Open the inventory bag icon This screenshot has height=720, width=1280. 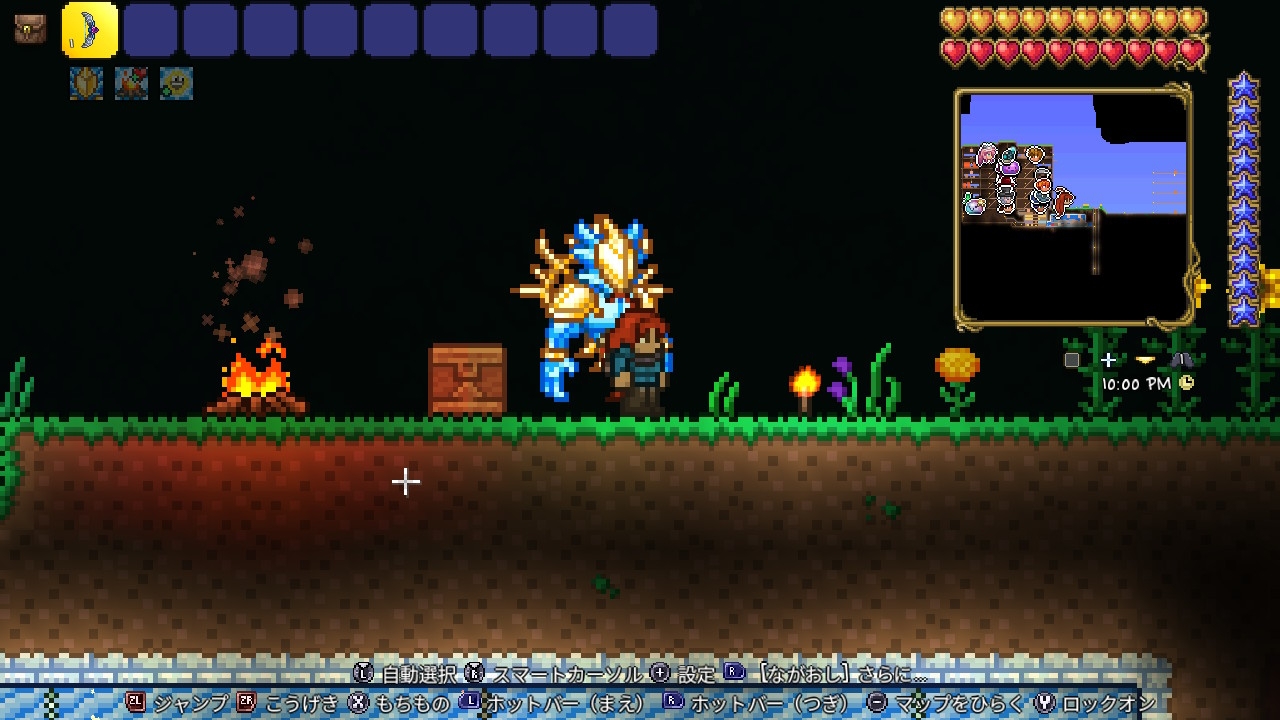30,29
